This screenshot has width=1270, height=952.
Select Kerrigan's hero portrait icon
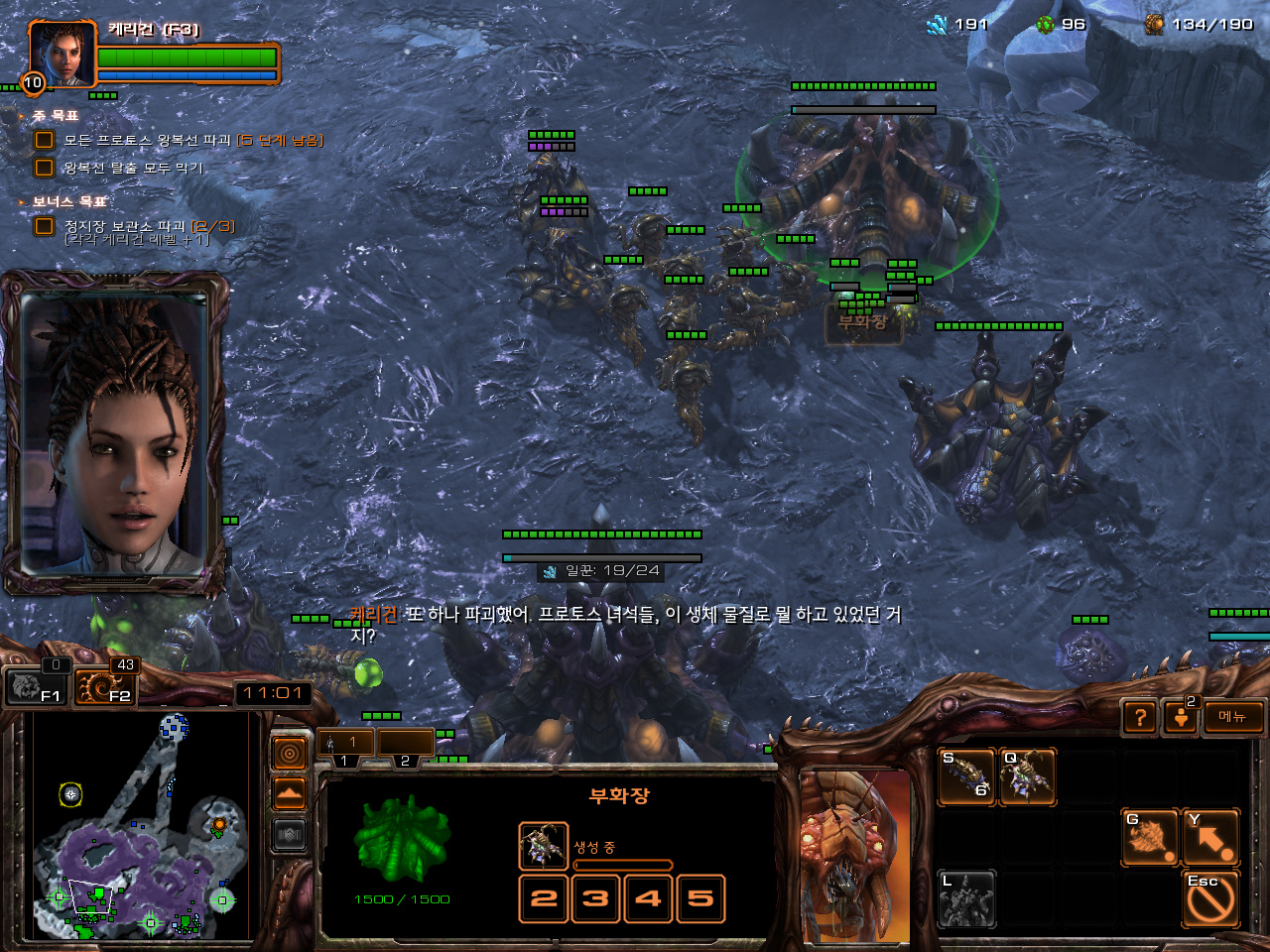(63, 55)
